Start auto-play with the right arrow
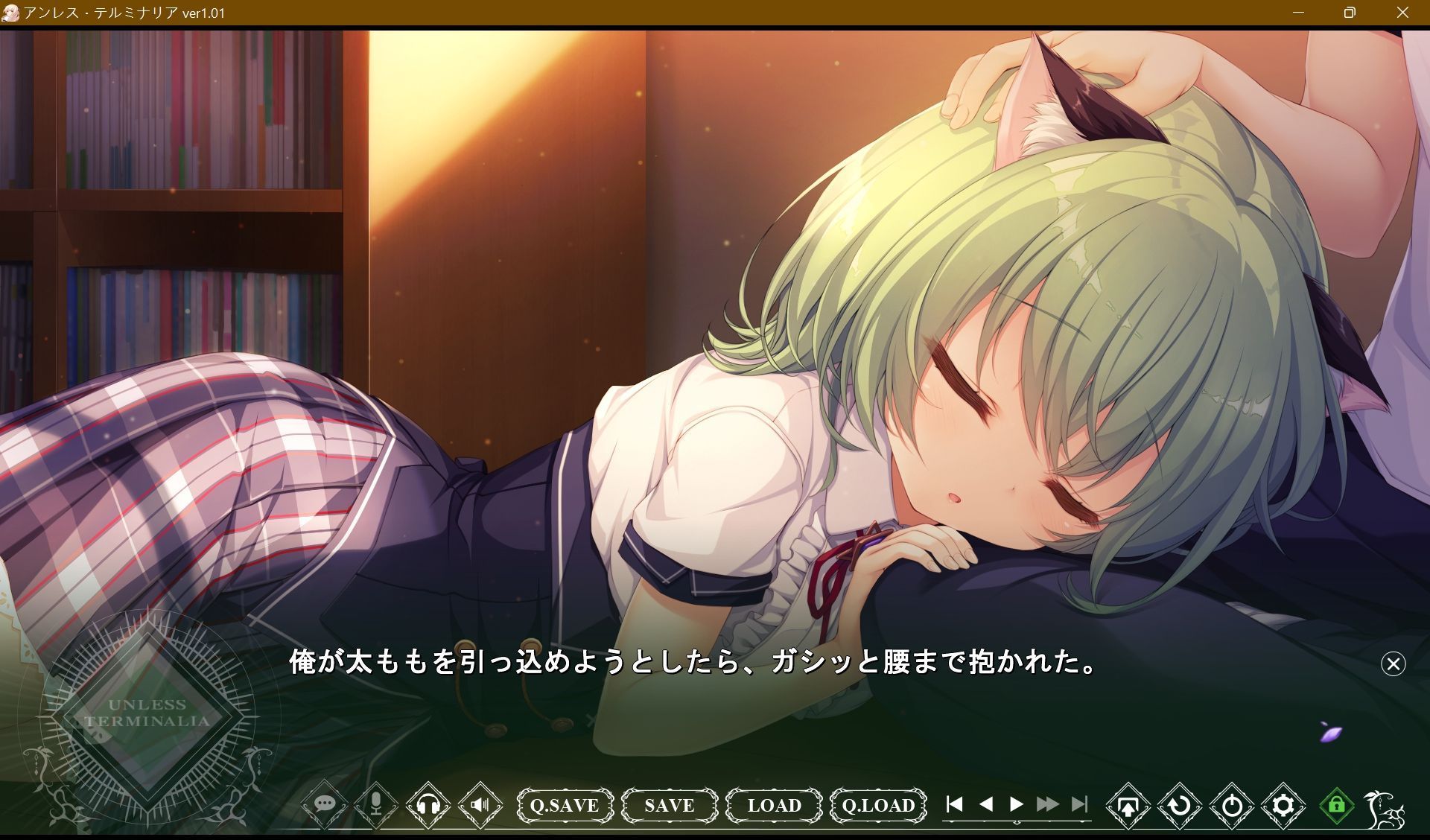The width and height of the screenshot is (1430, 840). coord(1016,804)
